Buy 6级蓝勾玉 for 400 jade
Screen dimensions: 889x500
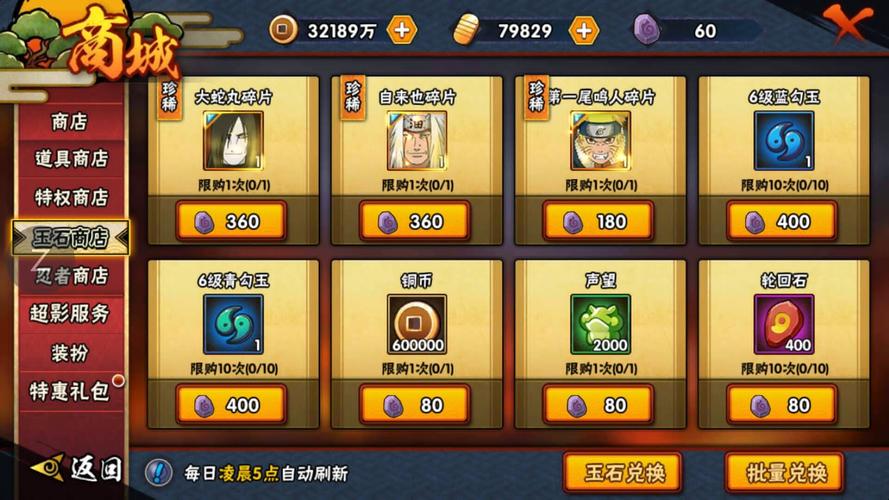pyautogui.click(x=782, y=222)
